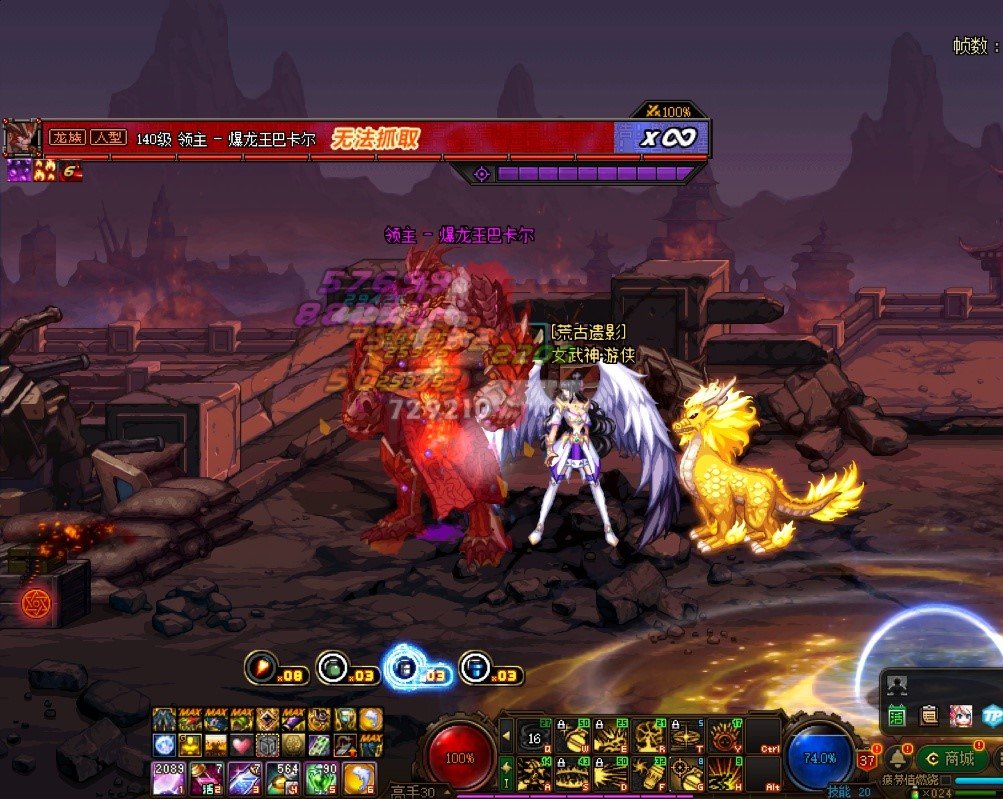Image resolution: width=1003 pixels, height=799 pixels.
Task: Open the blue TP icon
Action: coord(991,715)
